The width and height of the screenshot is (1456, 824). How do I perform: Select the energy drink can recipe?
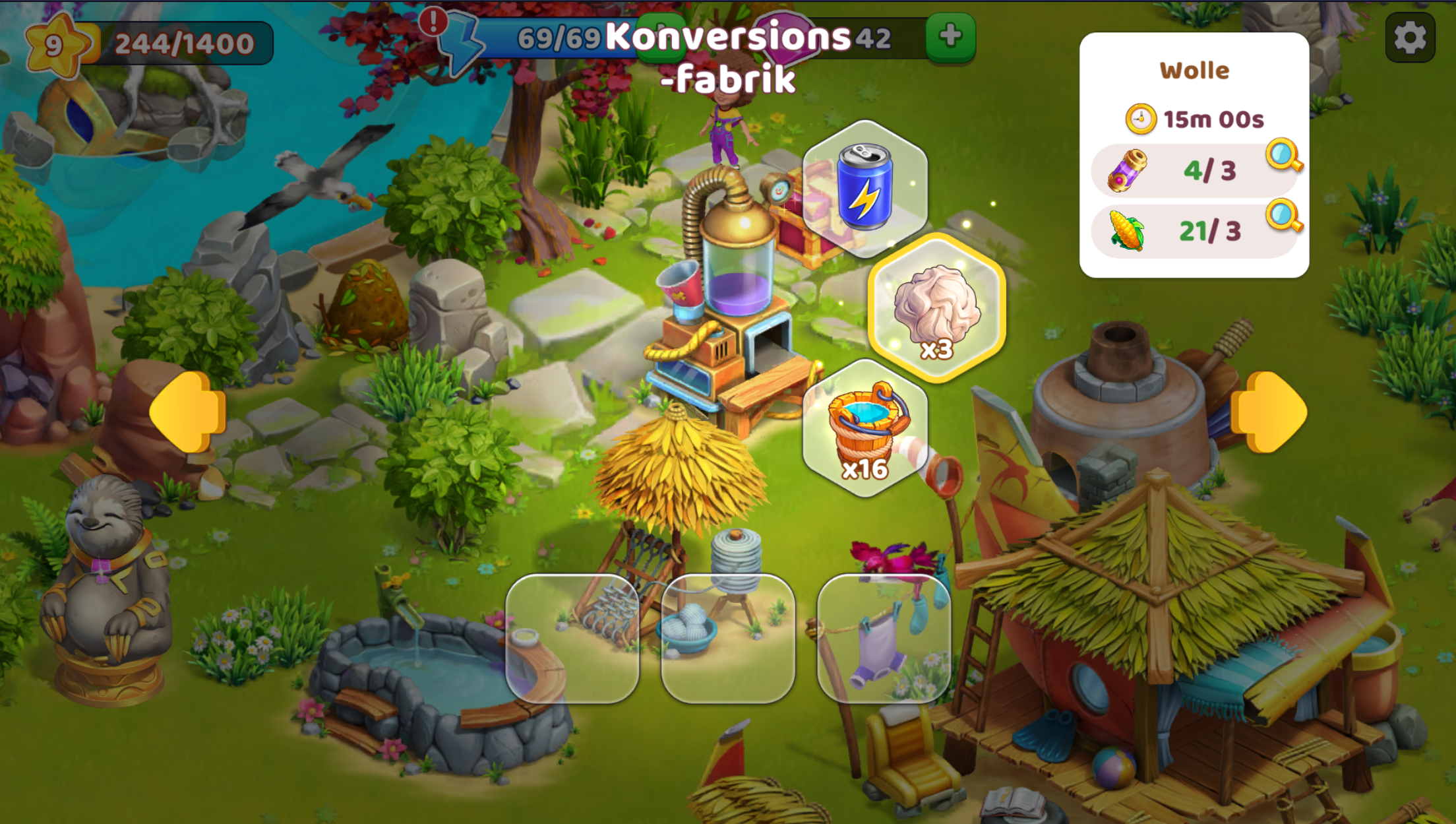864,187
